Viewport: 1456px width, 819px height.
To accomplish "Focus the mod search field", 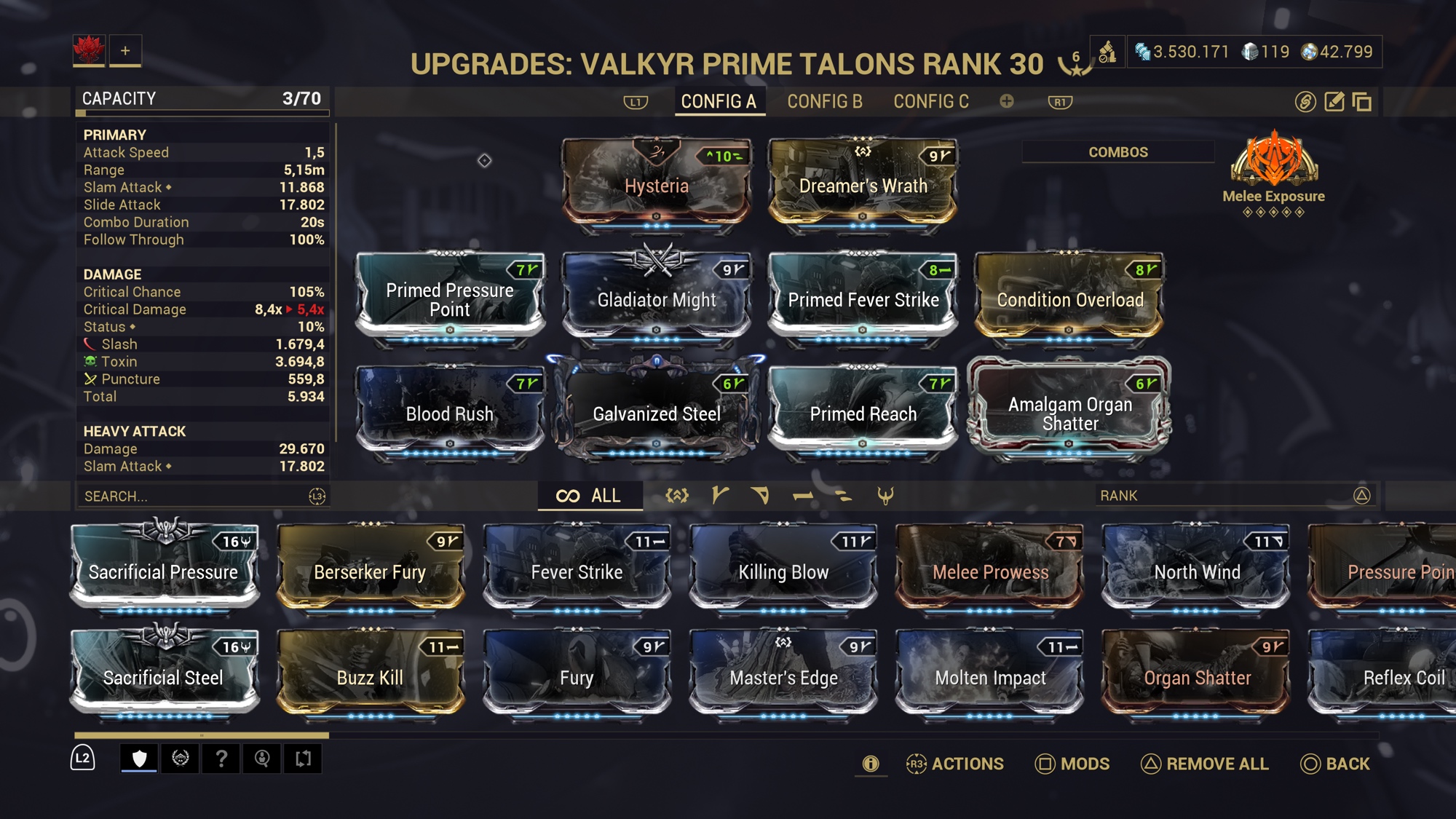I will coord(193,496).
